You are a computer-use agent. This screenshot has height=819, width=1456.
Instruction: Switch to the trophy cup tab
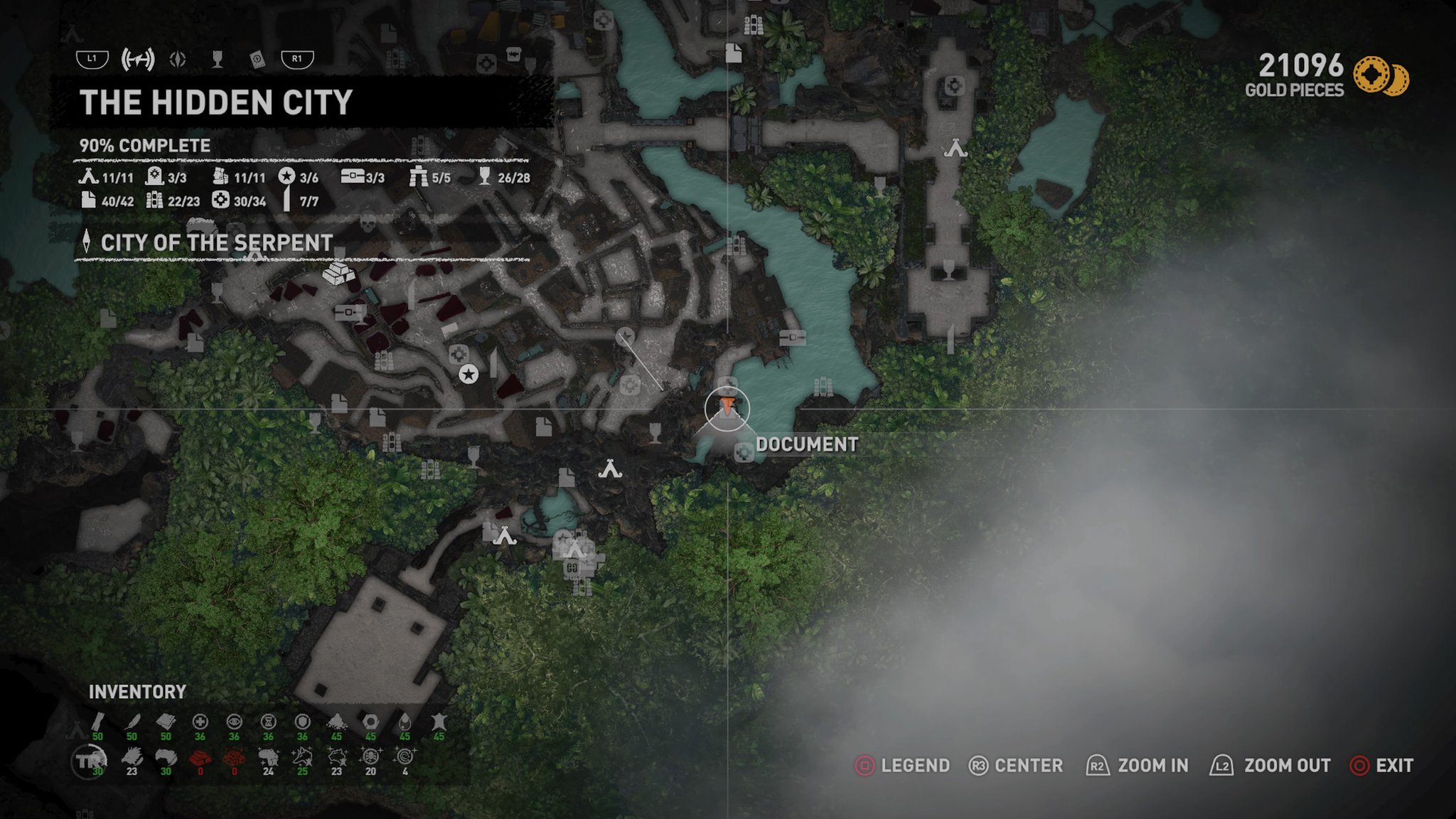[218, 60]
